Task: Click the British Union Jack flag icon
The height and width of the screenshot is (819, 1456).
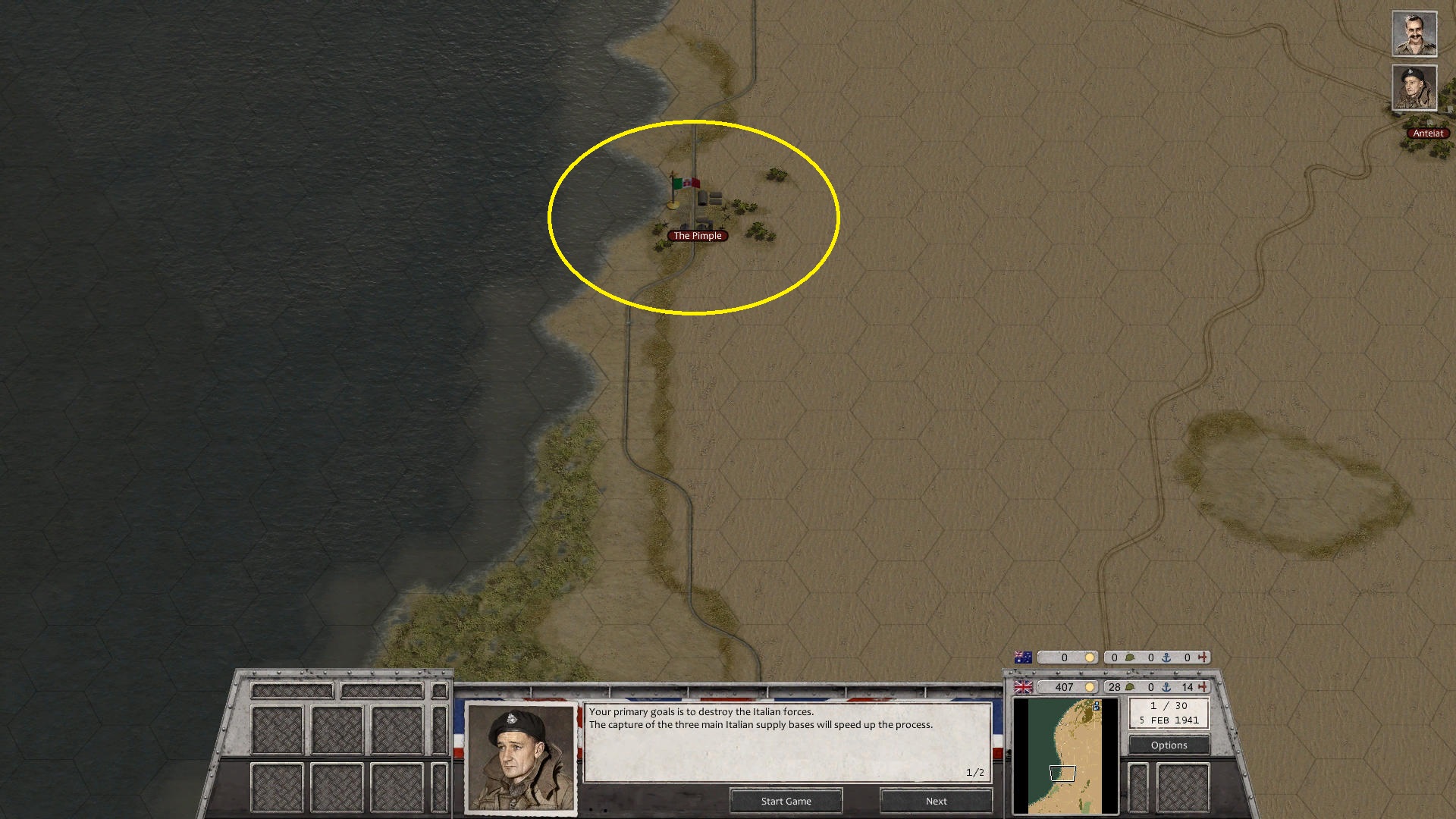Action: 1023,687
